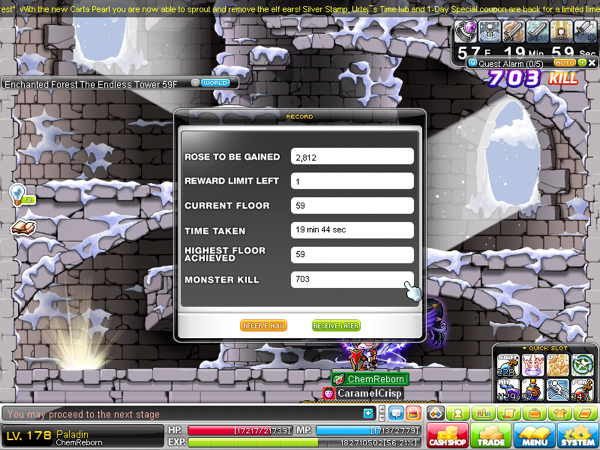Click the chat input bar
Screen dimensions: 600x450
(180, 413)
